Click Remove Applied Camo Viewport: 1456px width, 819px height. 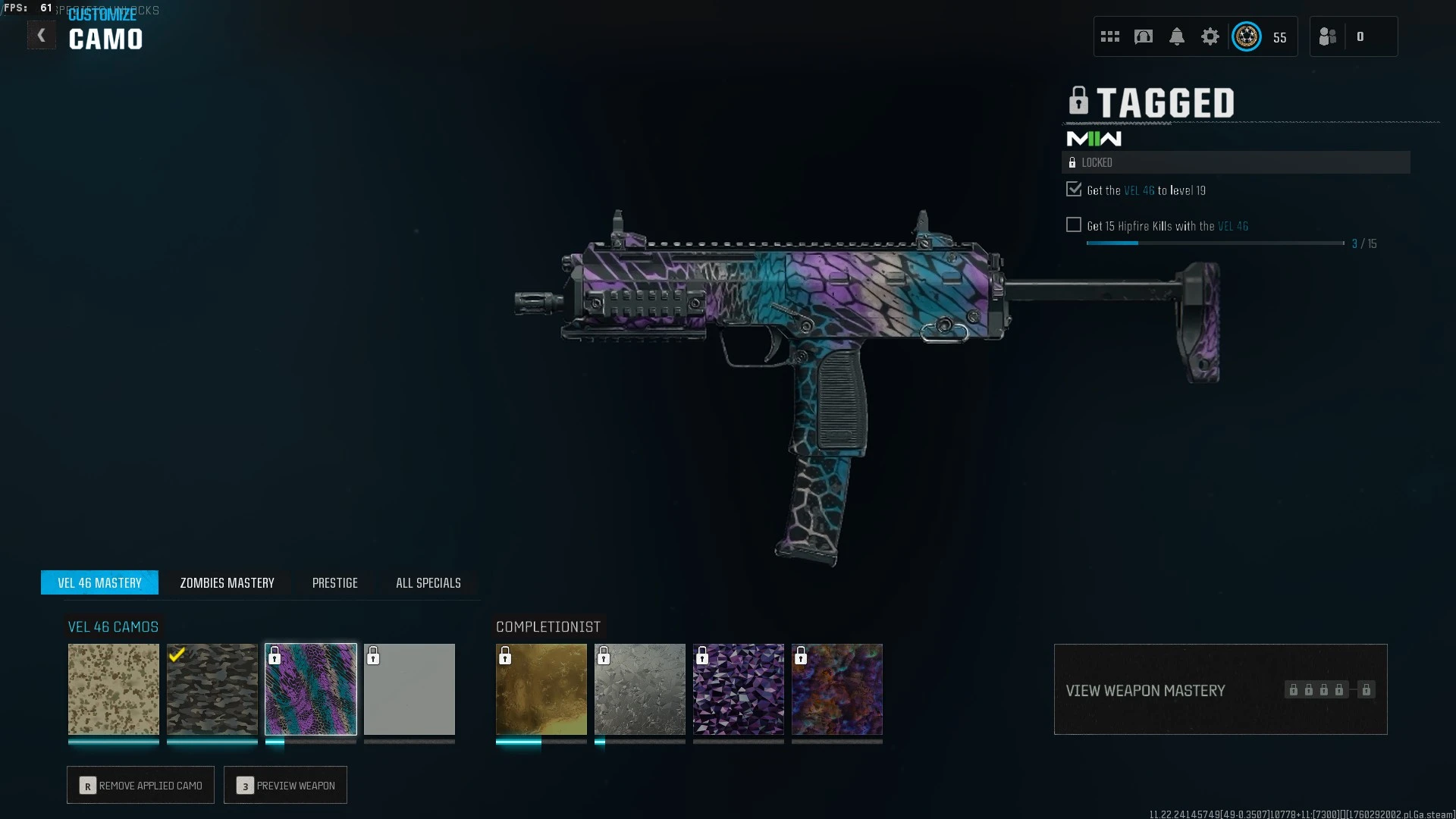pyautogui.click(x=140, y=785)
